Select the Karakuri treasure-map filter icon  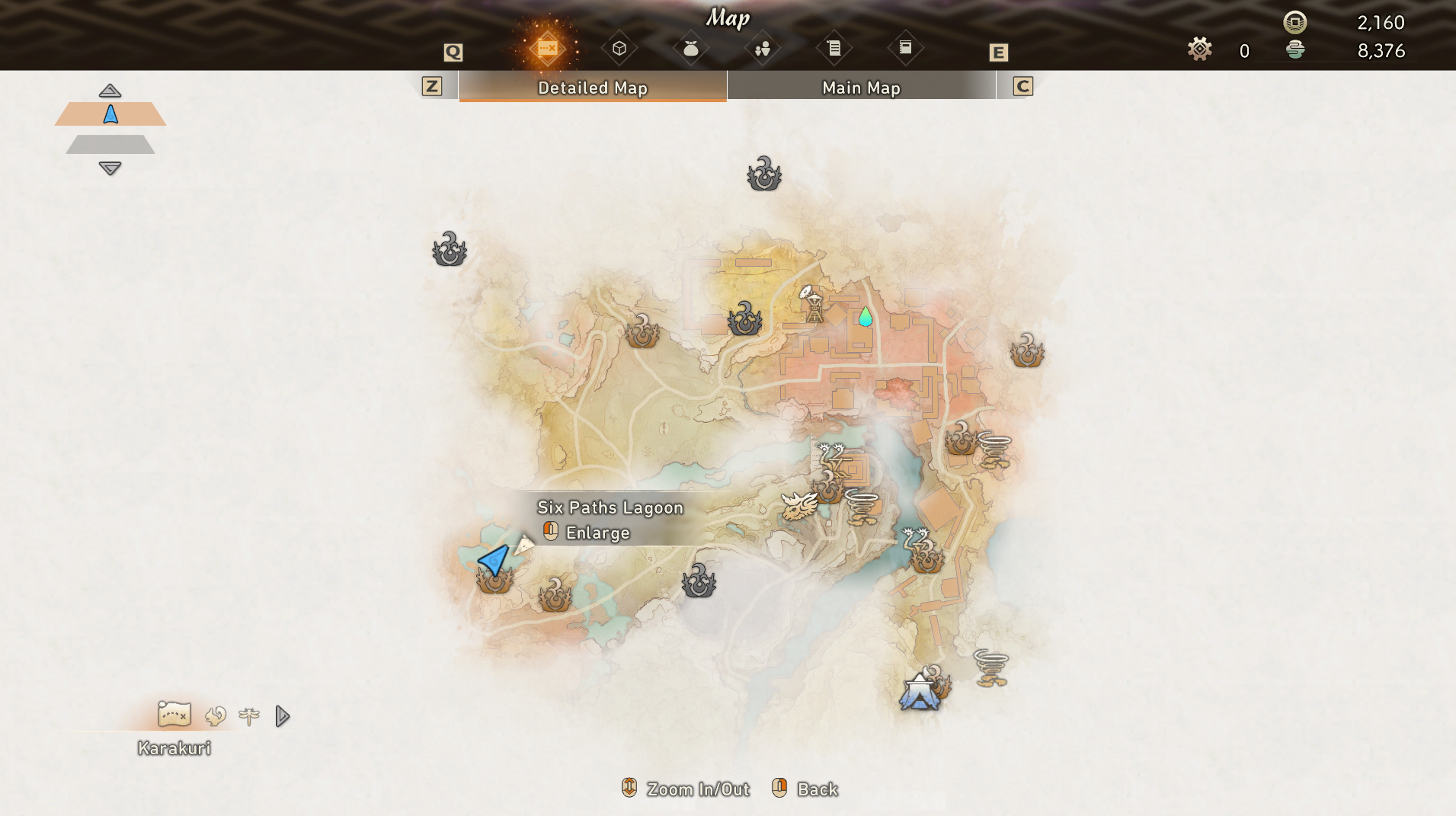pos(174,715)
